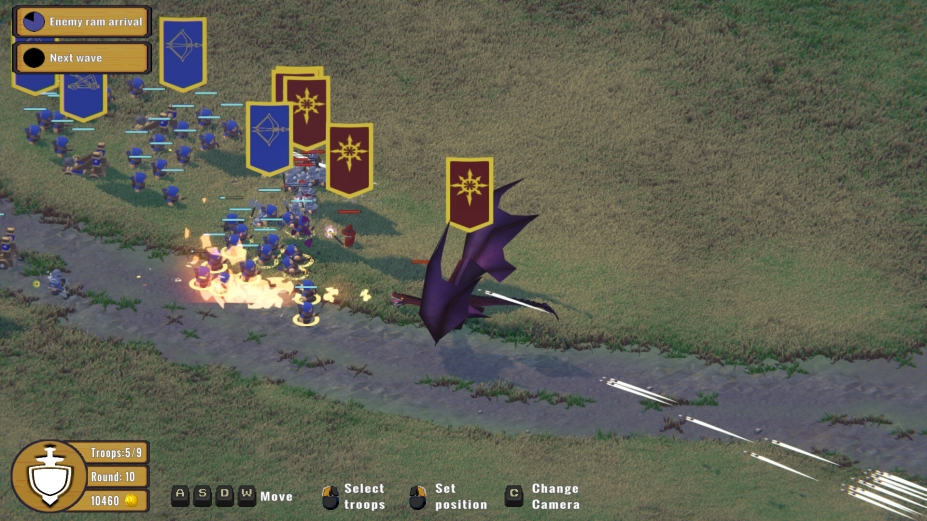This screenshot has width=927, height=521.
Task: Select the Enemy ram arrival indicator
Action: [81, 21]
